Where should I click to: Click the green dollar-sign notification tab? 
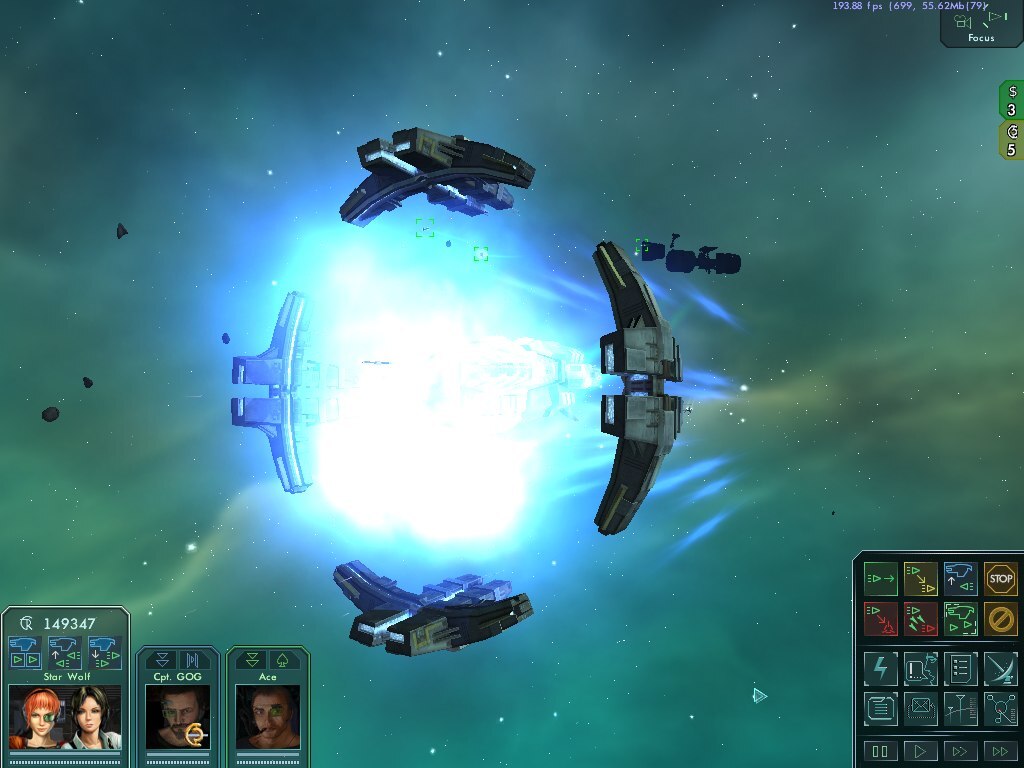click(x=1011, y=100)
